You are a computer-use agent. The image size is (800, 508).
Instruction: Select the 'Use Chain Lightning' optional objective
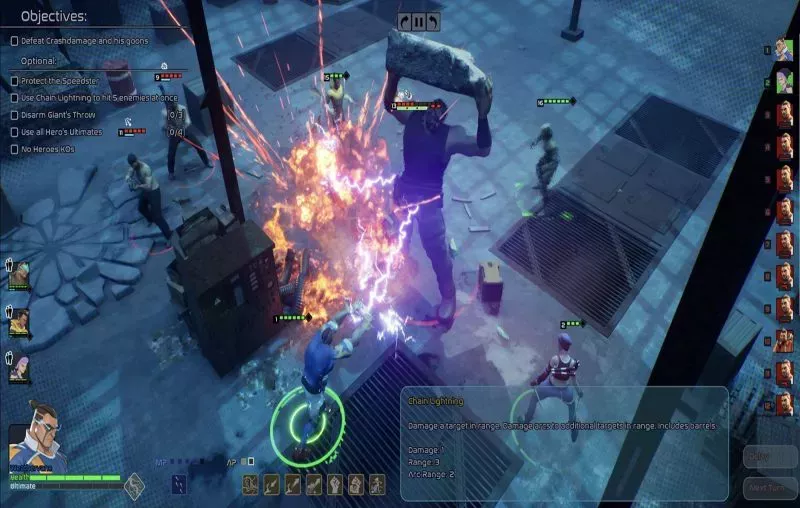(14, 98)
